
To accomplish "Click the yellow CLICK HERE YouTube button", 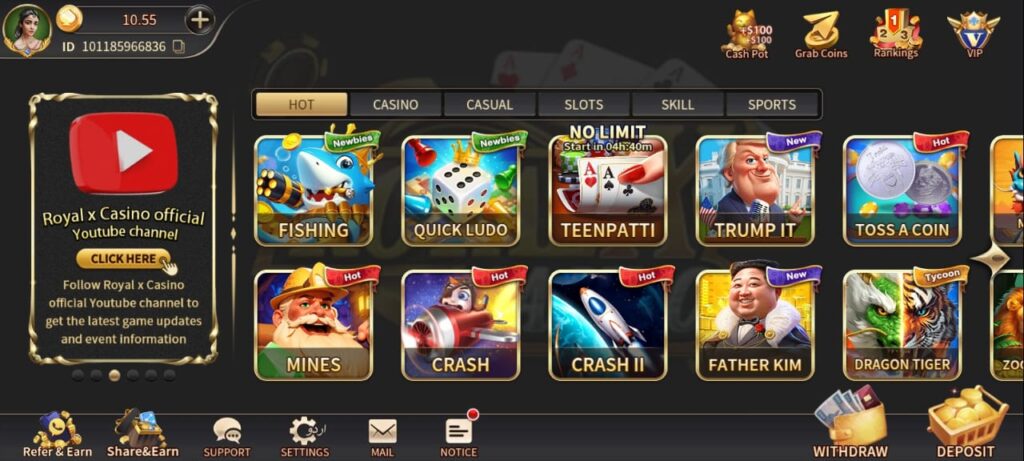I will (124, 259).
